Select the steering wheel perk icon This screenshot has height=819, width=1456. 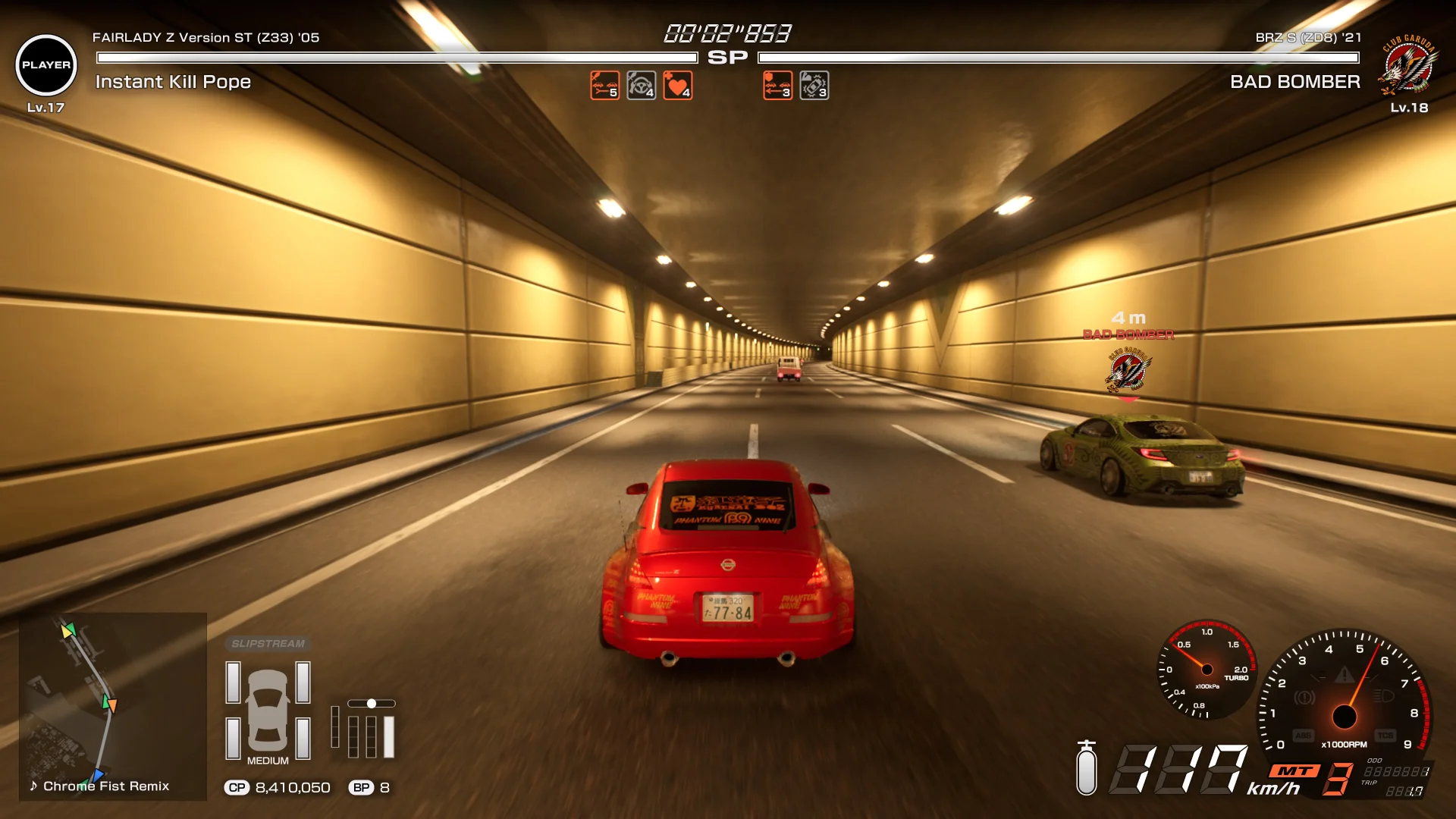641,86
